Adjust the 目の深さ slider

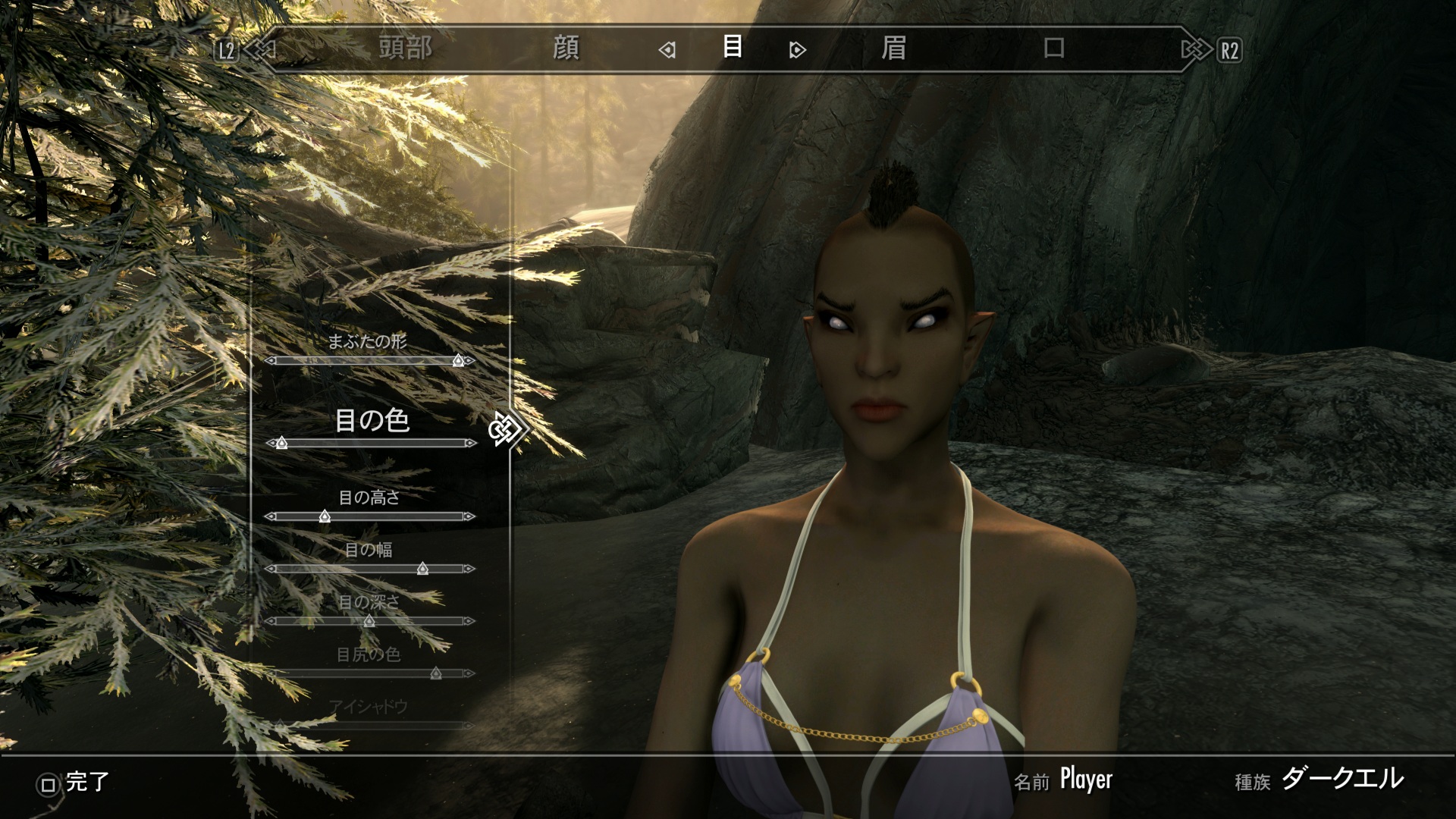[x=369, y=621]
